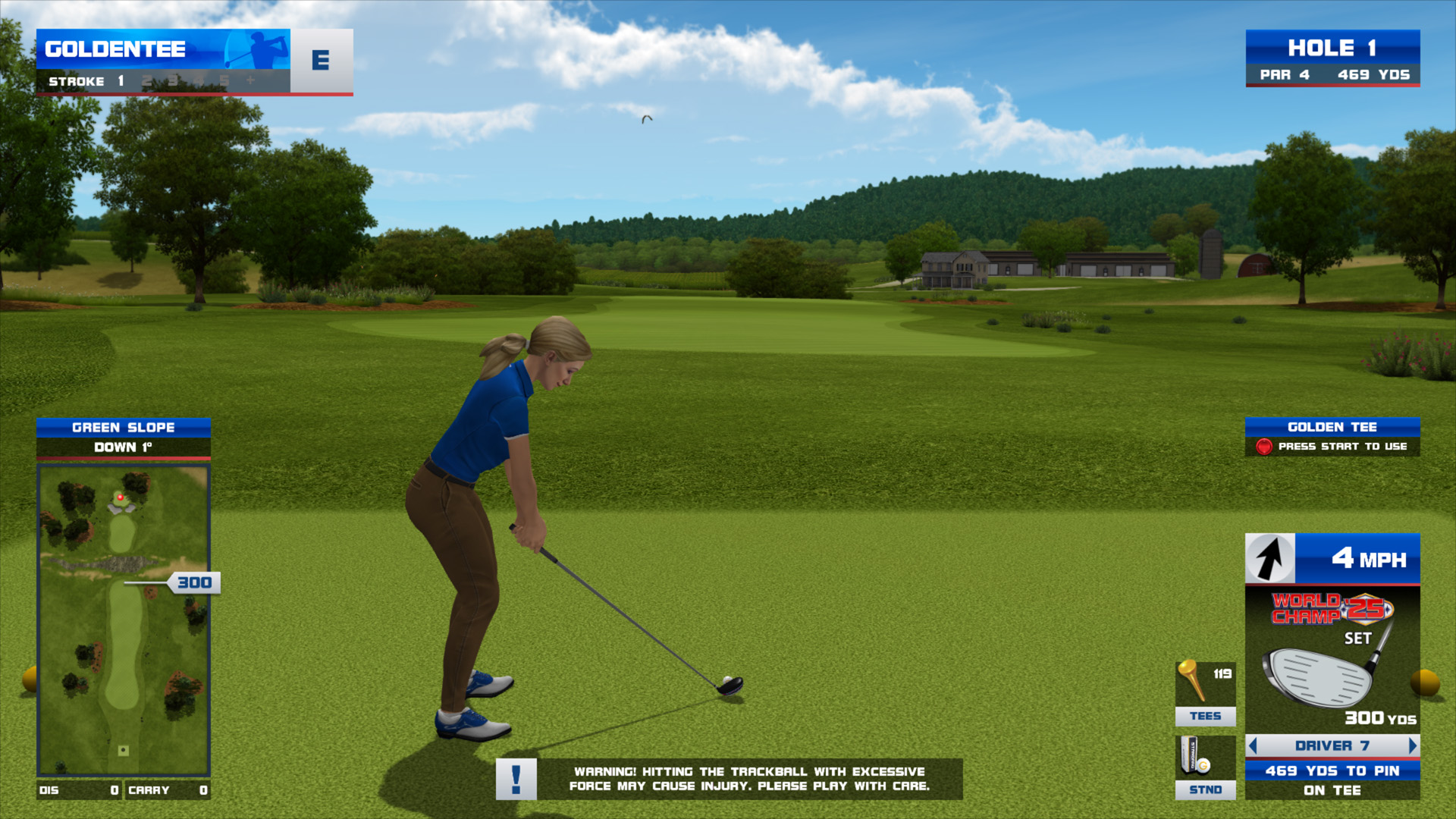Open the TEES selection panel
Viewport: 1456px width, 819px height.
point(1205,693)
